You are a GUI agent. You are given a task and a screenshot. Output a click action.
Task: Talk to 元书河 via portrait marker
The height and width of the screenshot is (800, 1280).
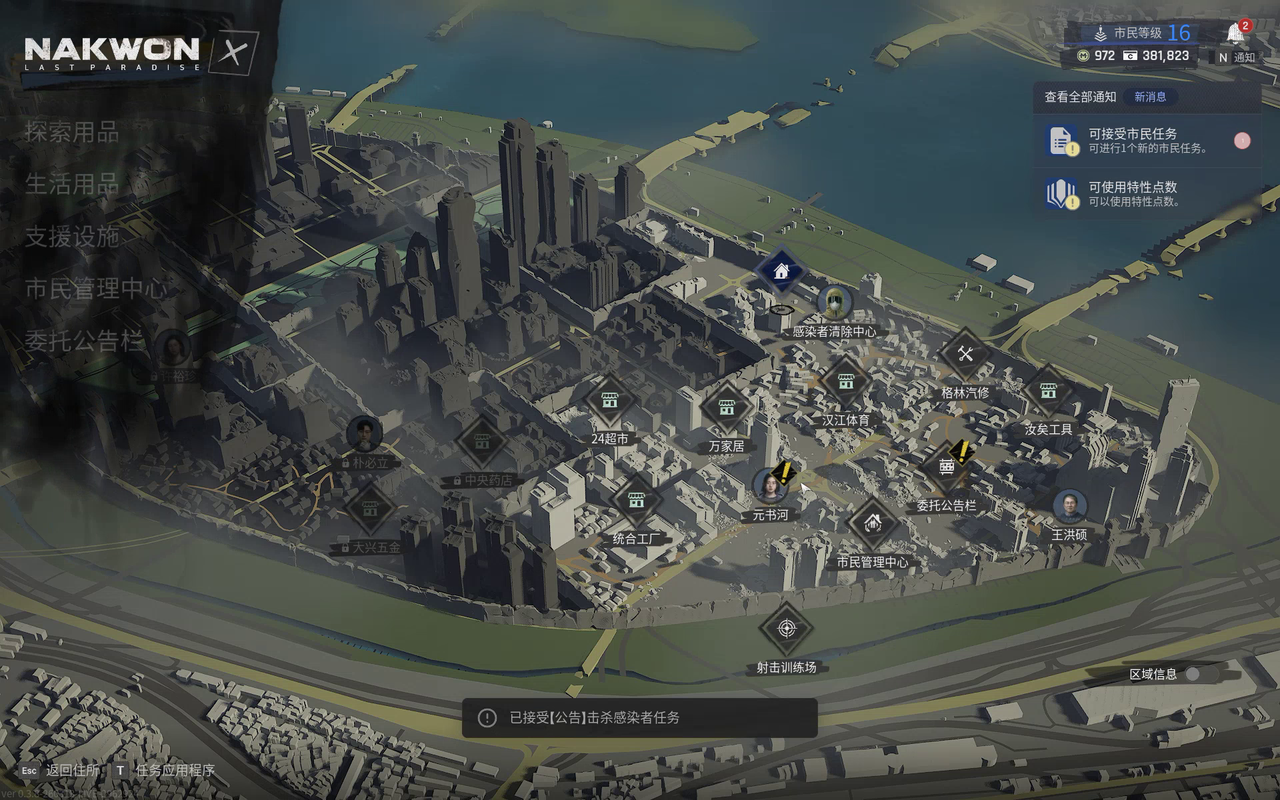[x=770, y=486]
